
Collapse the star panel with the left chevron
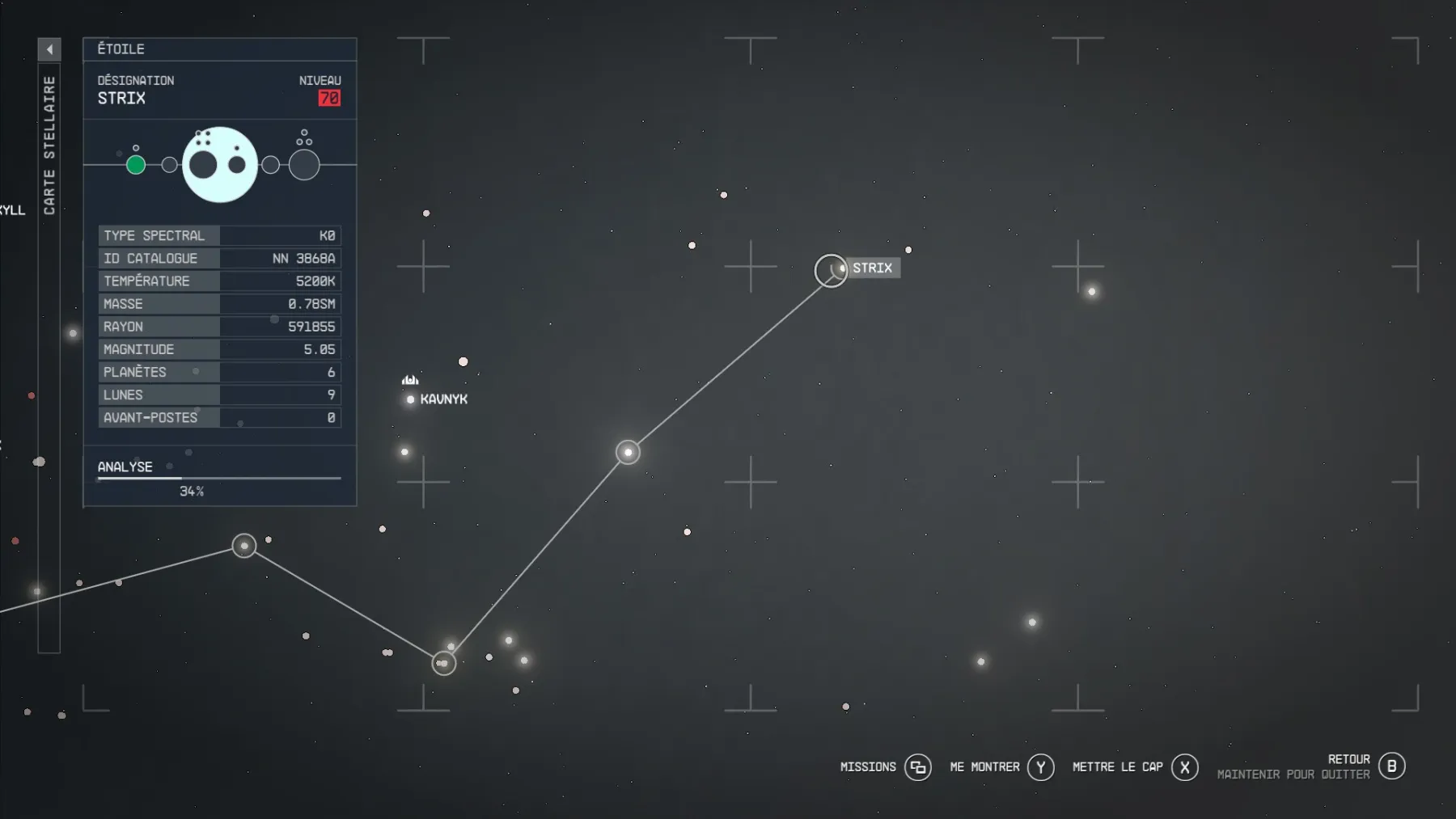(x=49, y=49)
